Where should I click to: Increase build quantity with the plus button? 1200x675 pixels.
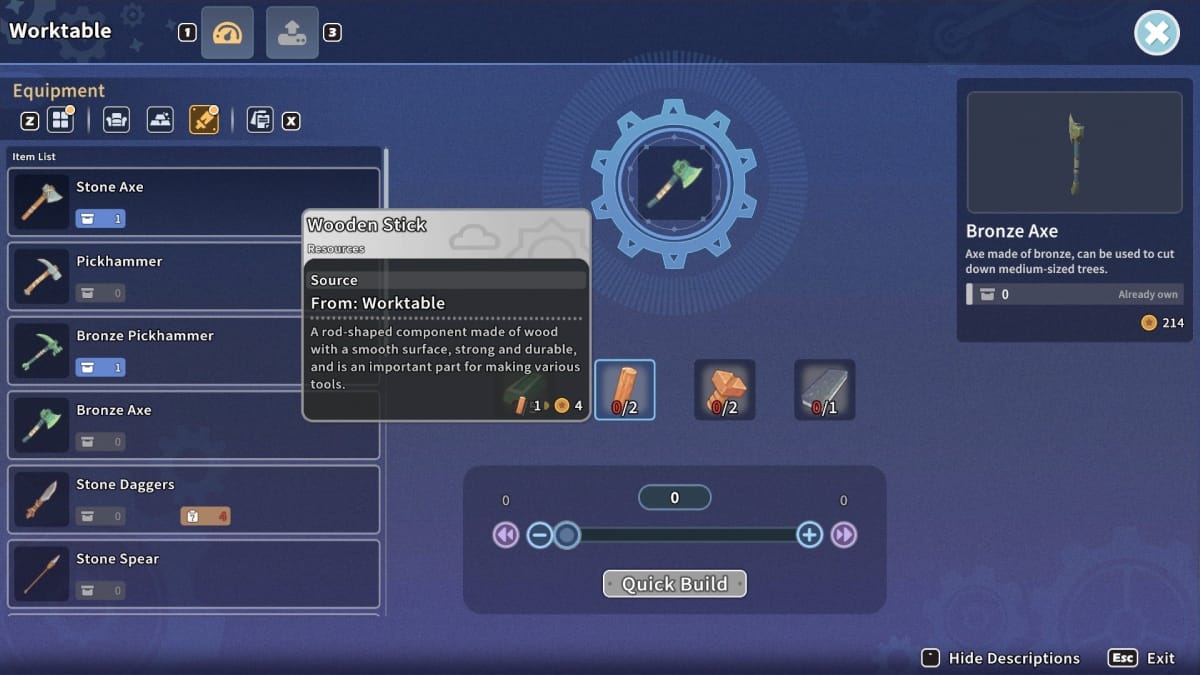pyautogui.click(x=809, y=535)
